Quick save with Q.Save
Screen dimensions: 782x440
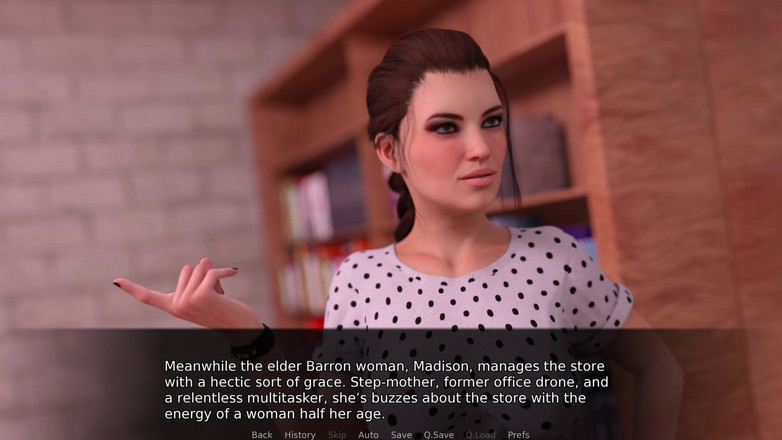tap(438, 435)
